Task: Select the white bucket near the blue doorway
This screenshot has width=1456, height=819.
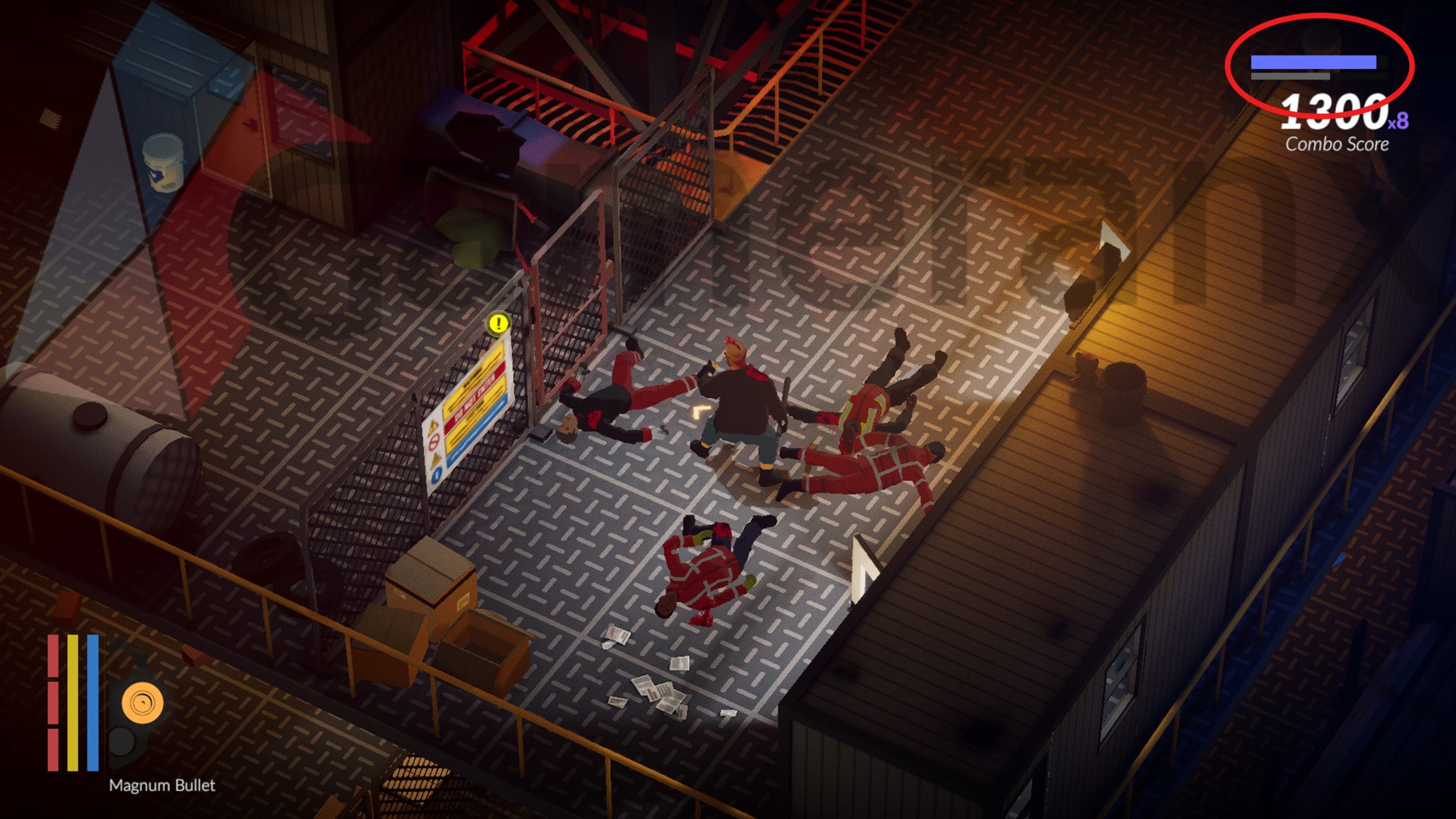Action: 162,162
